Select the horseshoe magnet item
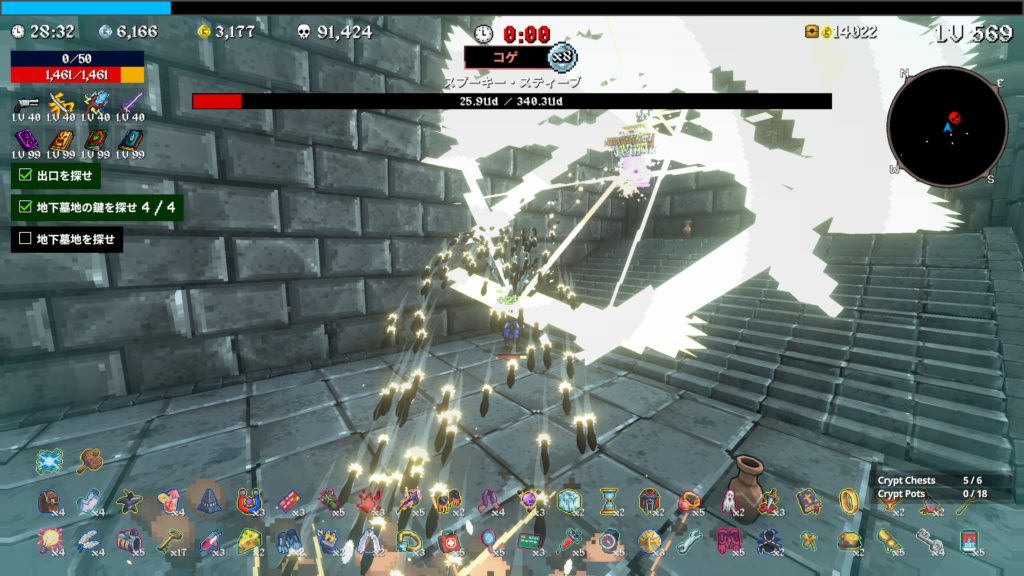Image resolution: width=1024 pixels, height=576 pixels. tap(249, 501)
